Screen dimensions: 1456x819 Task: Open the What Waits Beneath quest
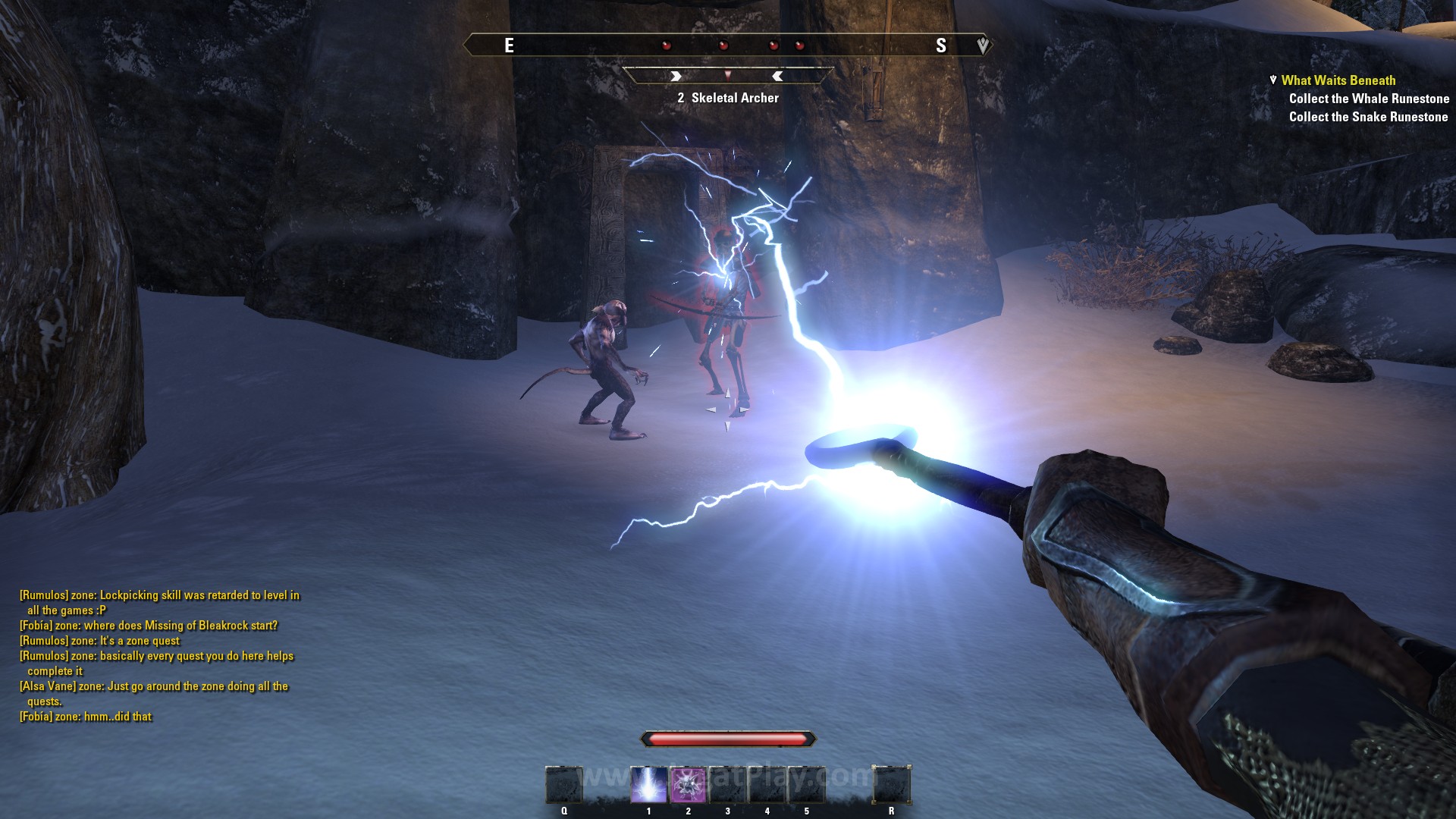[x=1338, y=80]
